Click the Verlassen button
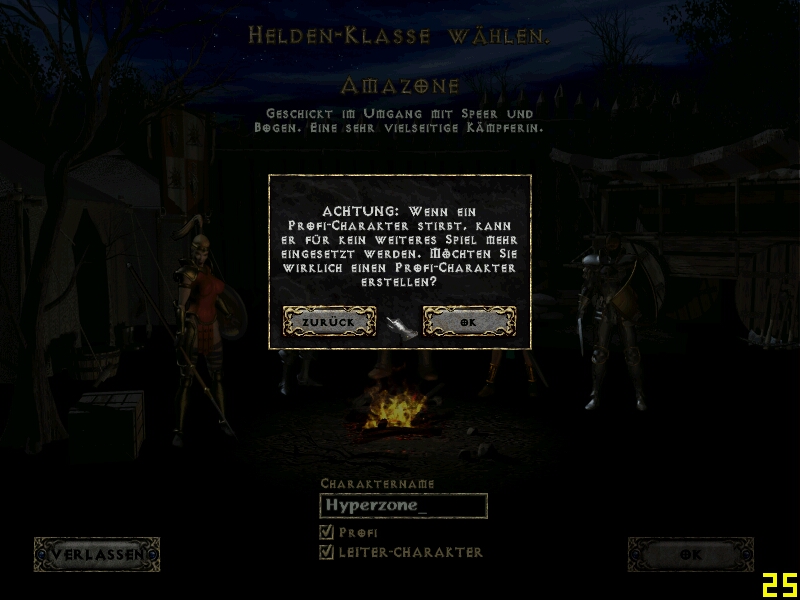The image size is (800, 600). (96, 554)
